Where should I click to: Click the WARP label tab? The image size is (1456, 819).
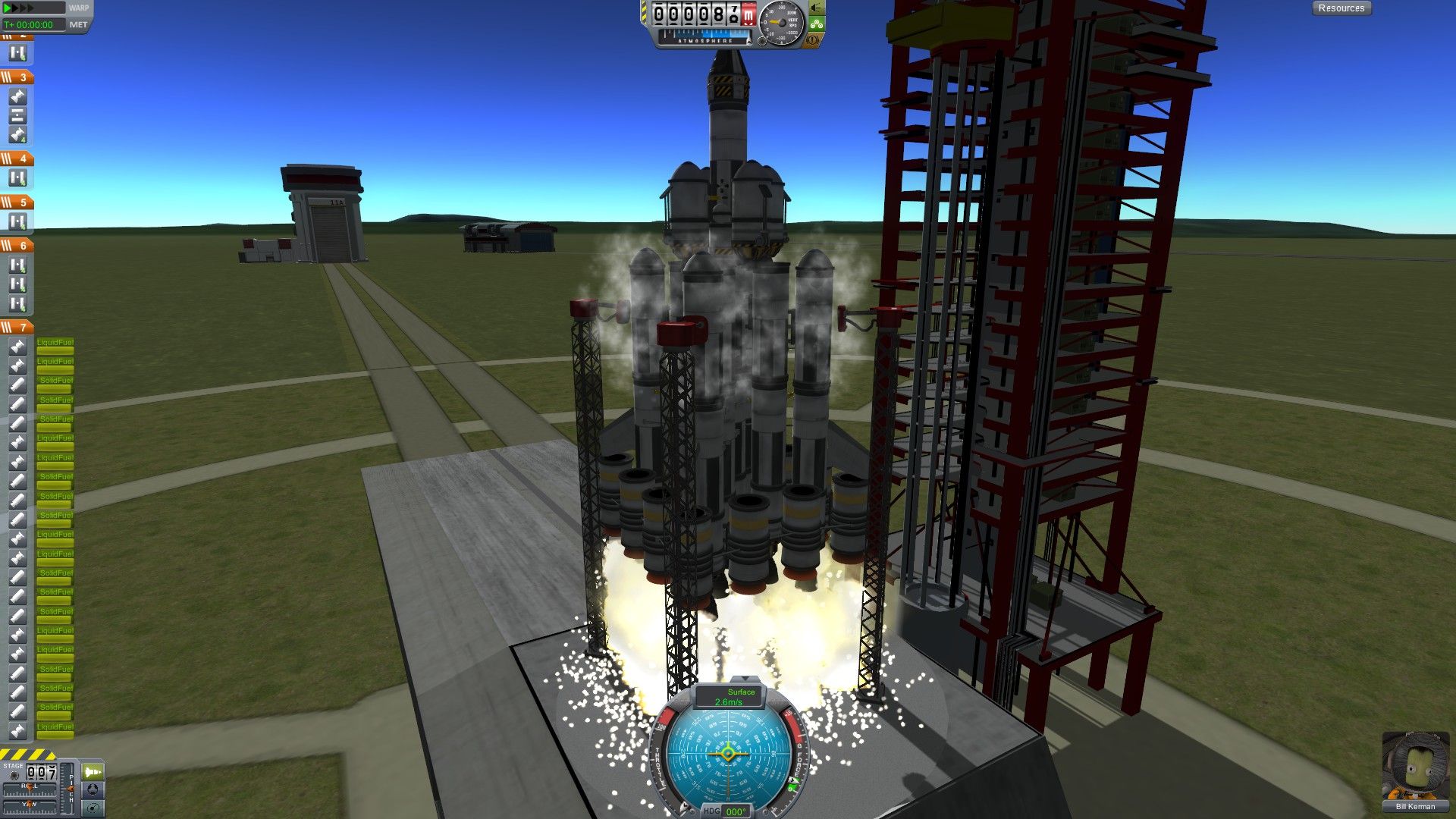pyautogui.click(x=78, y=7)
